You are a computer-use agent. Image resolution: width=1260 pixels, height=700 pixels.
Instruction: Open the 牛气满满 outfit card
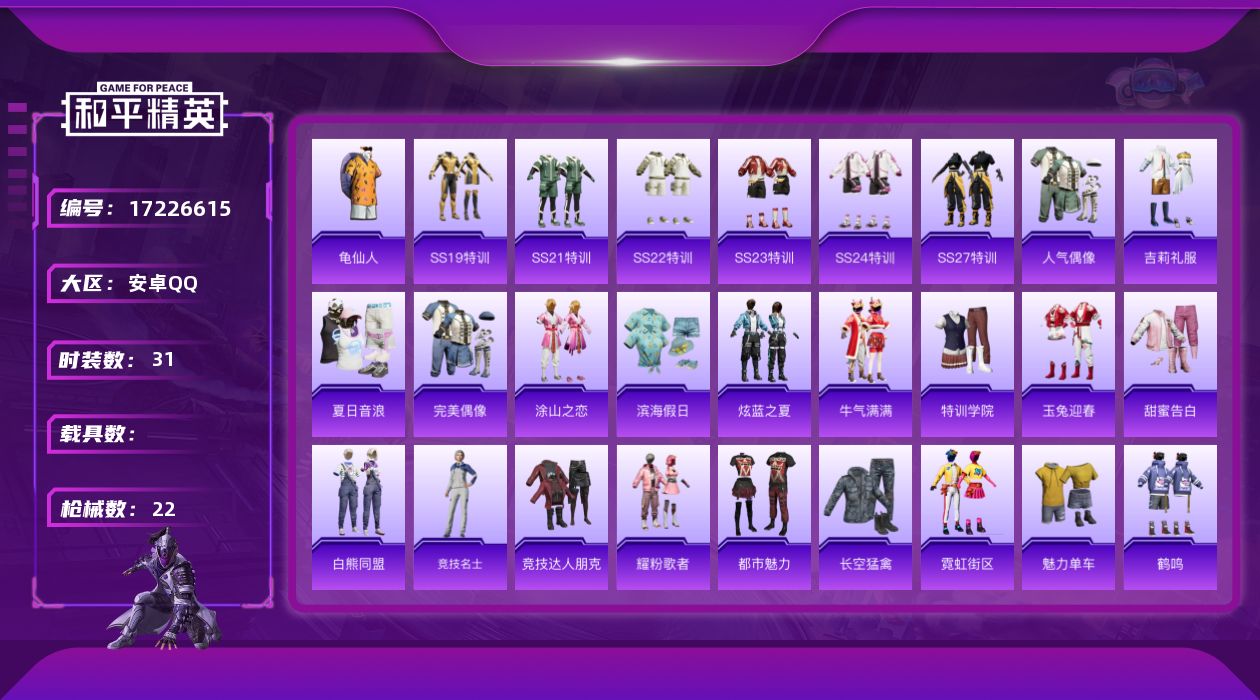coord(865,363)
